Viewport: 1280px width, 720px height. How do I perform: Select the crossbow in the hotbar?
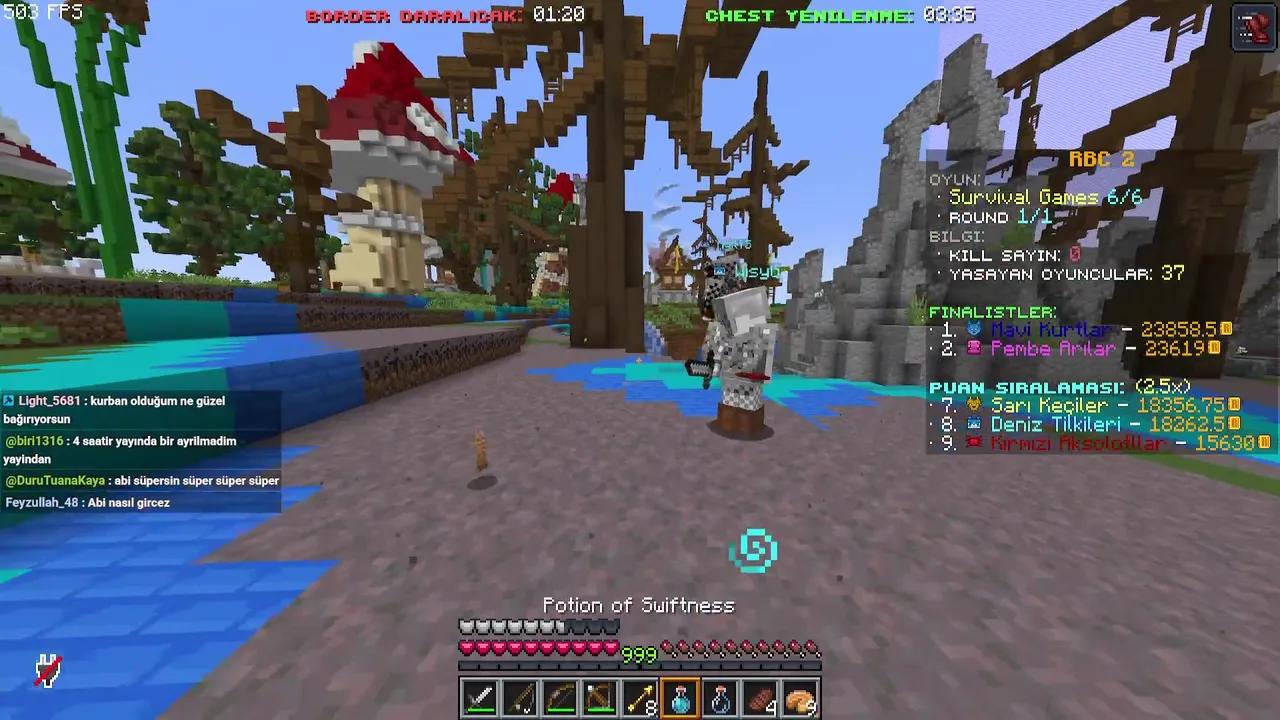pyautogui.click(x=600, y=697)
